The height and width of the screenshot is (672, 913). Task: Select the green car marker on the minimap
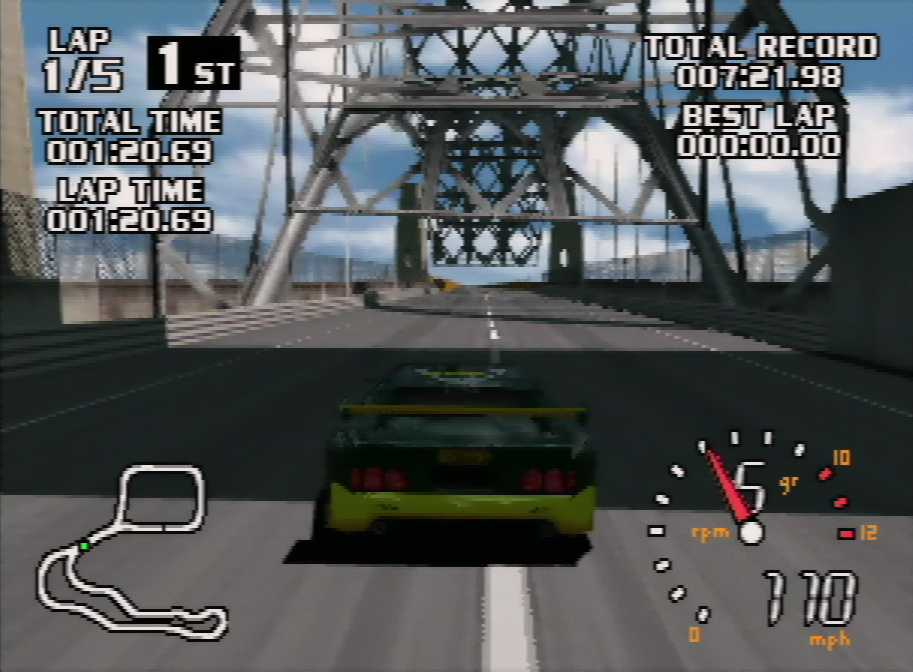coord(85,546)
